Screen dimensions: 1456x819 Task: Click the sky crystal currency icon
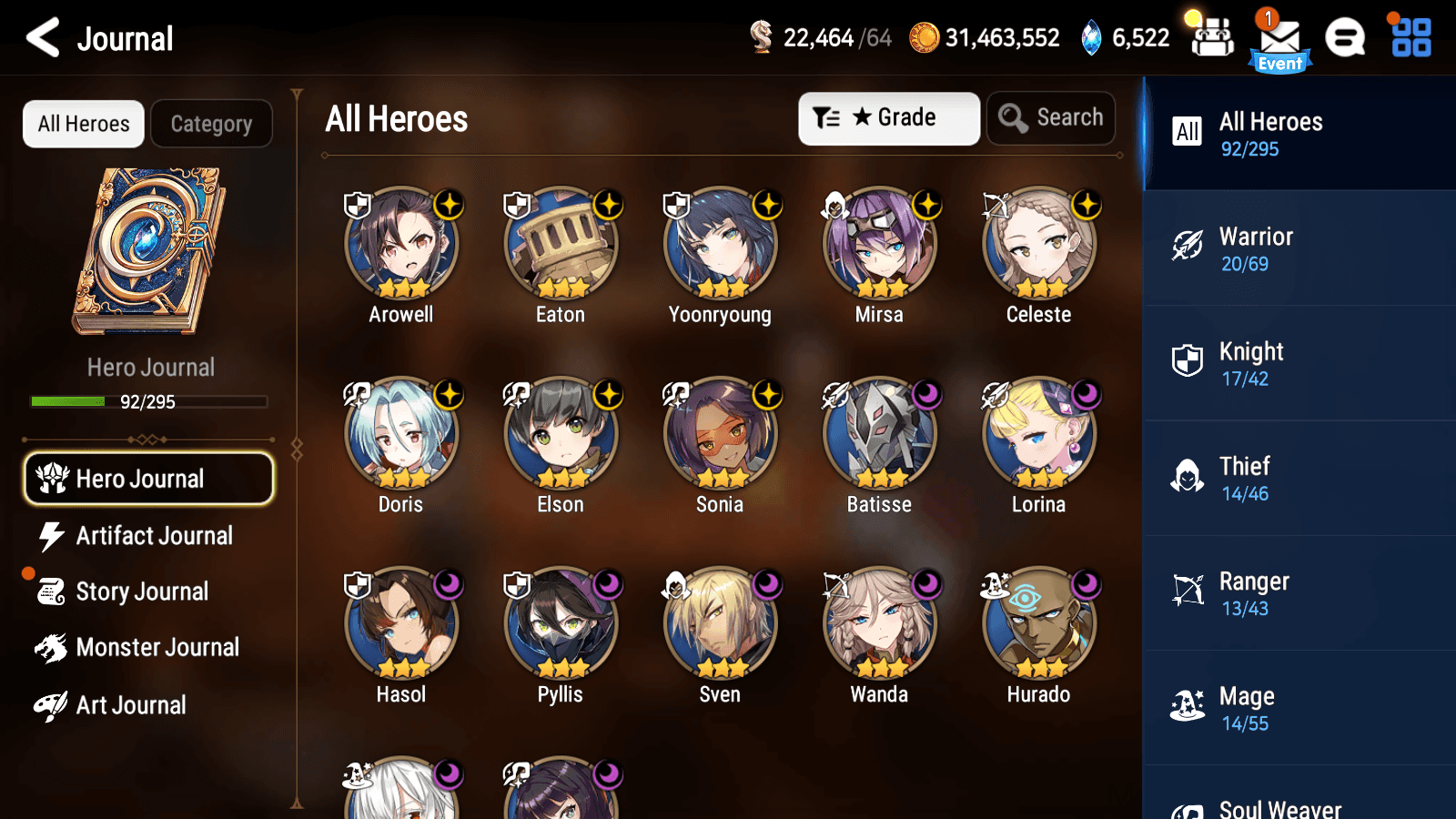click(x=1089, y=38)
